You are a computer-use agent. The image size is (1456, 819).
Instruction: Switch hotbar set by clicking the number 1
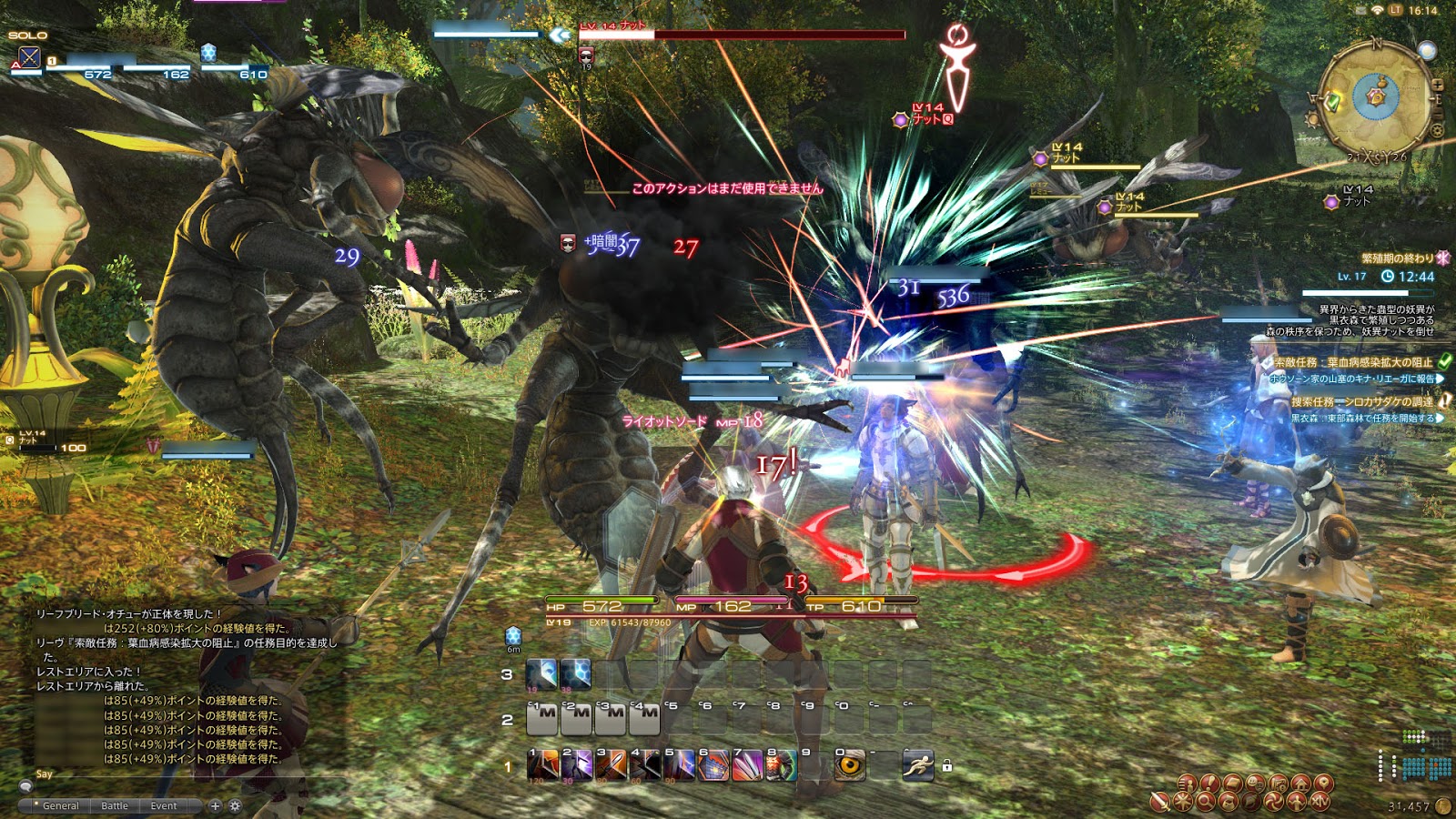pyautogui.click(x=508, y=767)
